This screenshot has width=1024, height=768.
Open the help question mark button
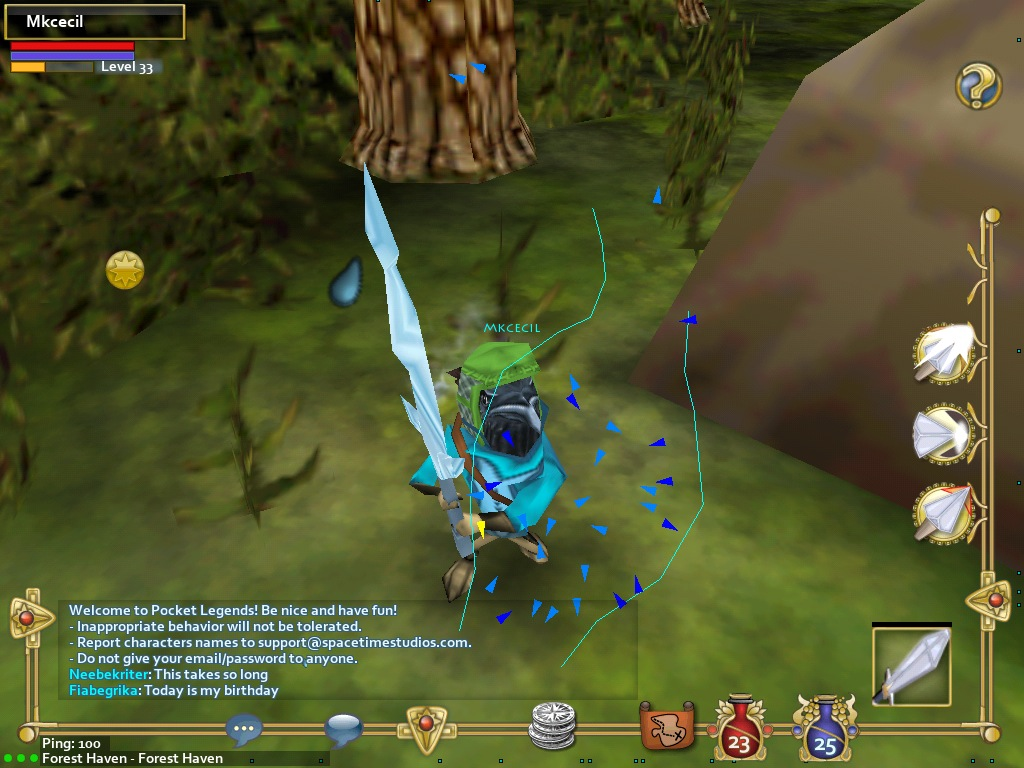[x=977, y=86]
